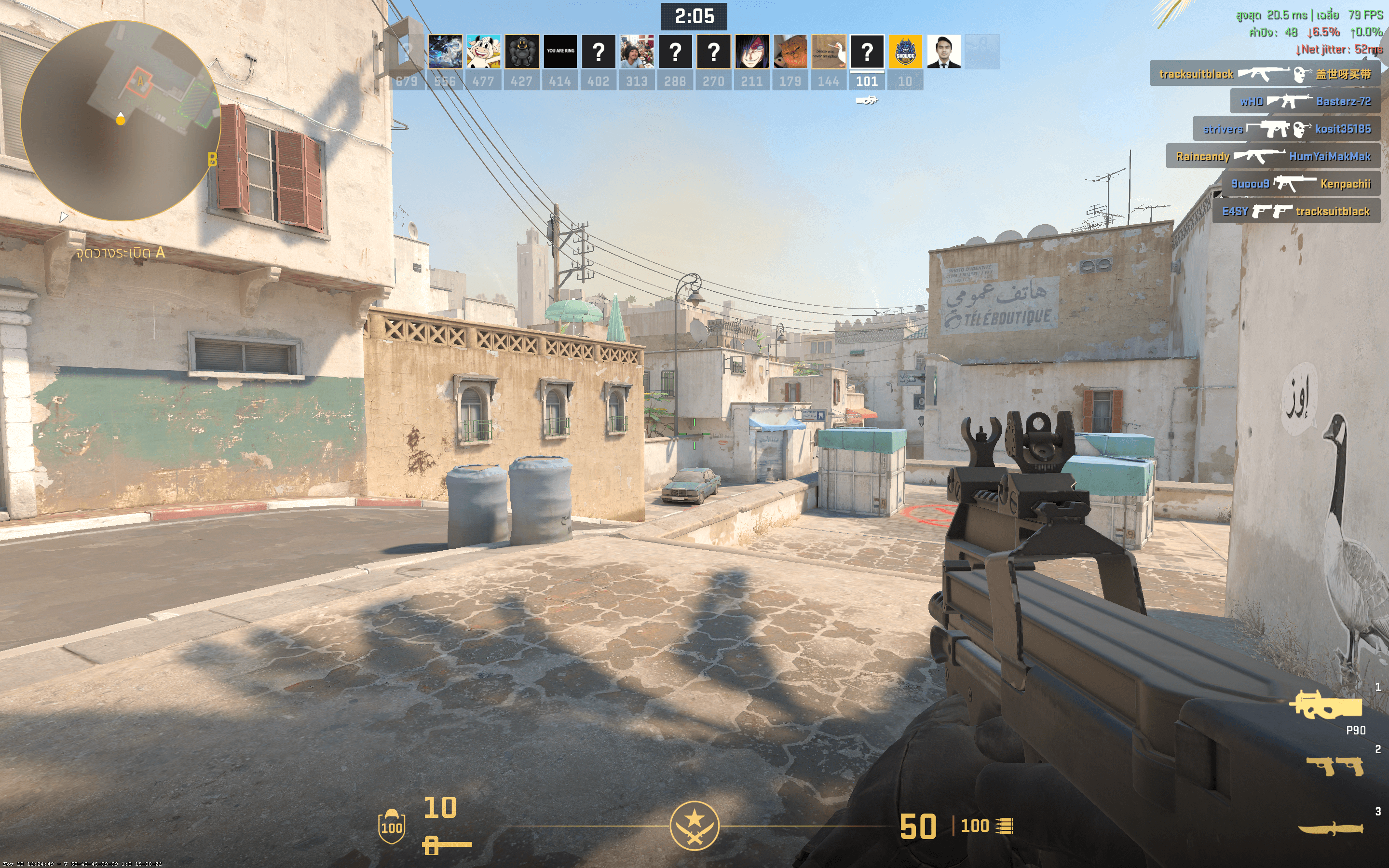Click the anime character player avatar
The width and height of the screenshot is (1389, 868).
(752, 52)
